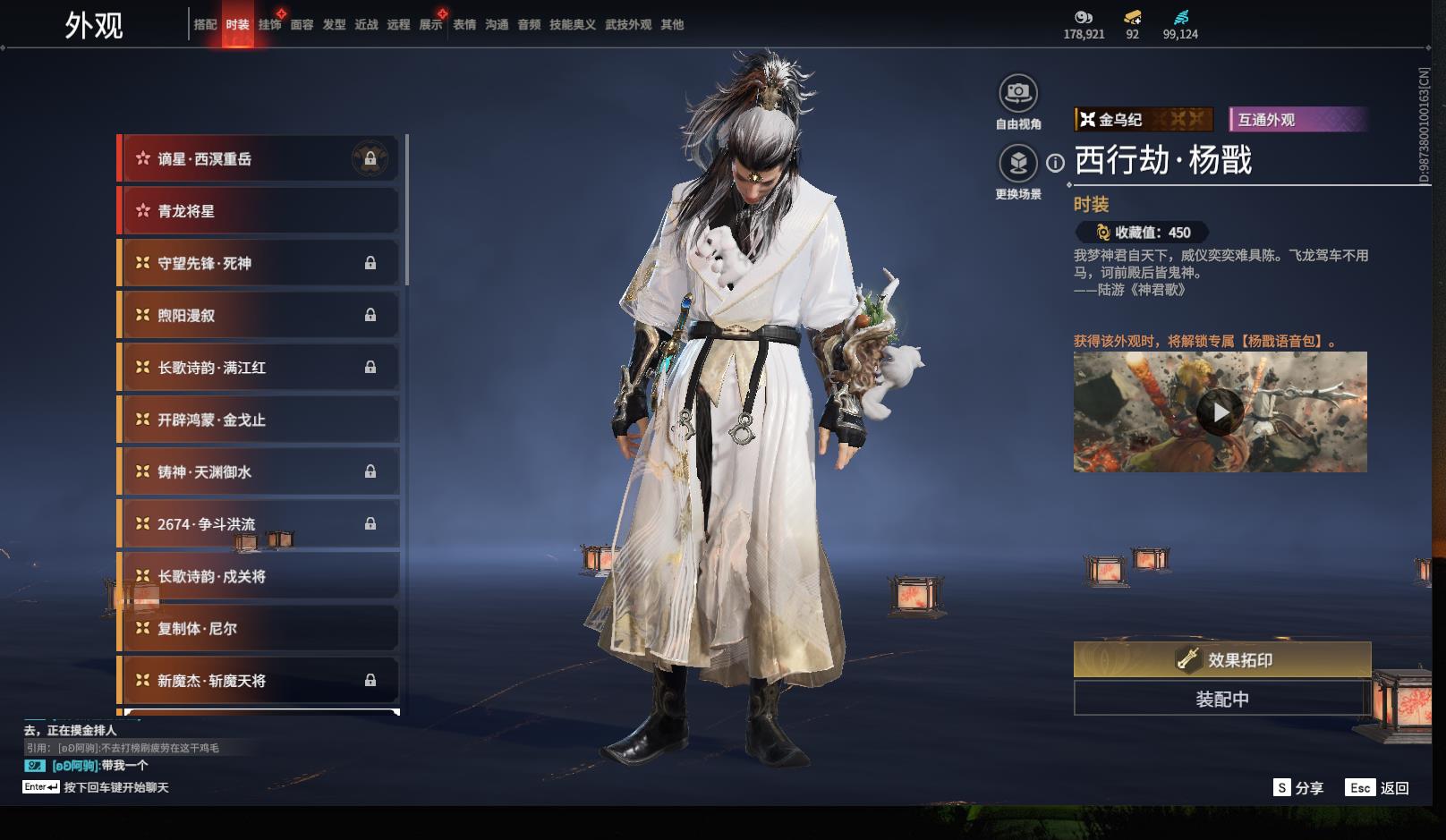The image size is (1446, 840).
Task: Show outfit info via the circled i icon
Action: [x=1056, y=163]
